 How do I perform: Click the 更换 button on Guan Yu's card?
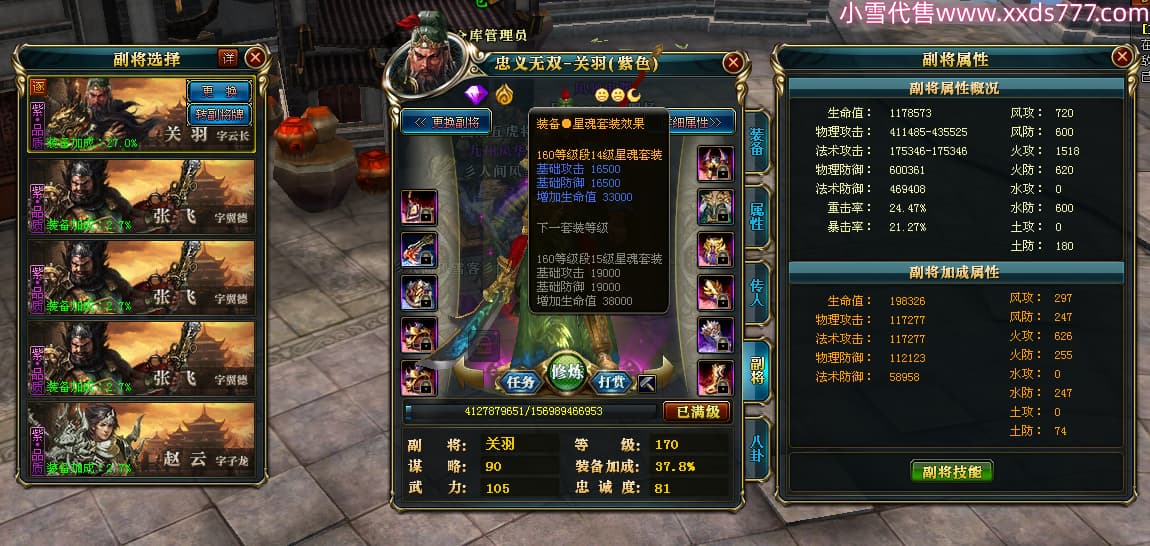coord(219,91)
